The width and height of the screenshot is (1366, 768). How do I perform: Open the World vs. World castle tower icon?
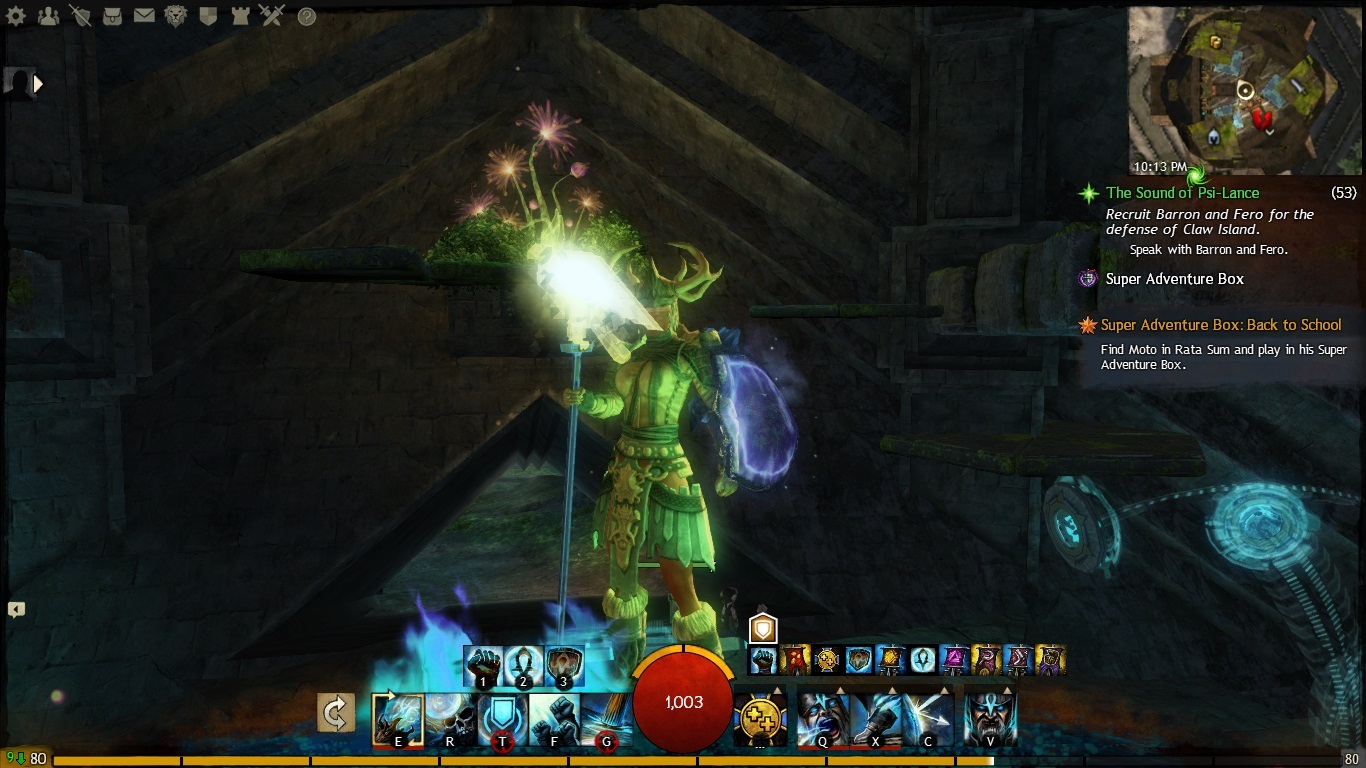[240, 16]
